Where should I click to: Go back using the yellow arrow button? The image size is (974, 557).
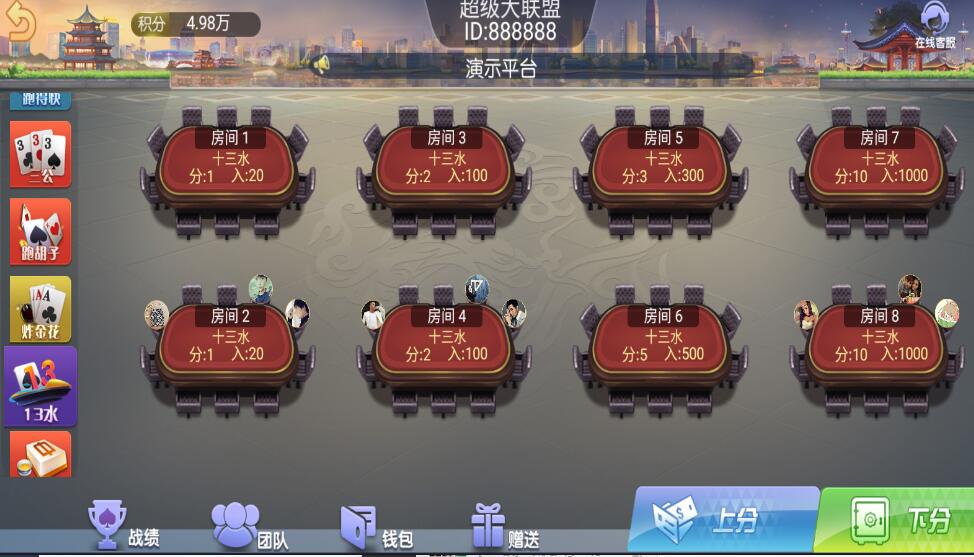tap(20, 24)
